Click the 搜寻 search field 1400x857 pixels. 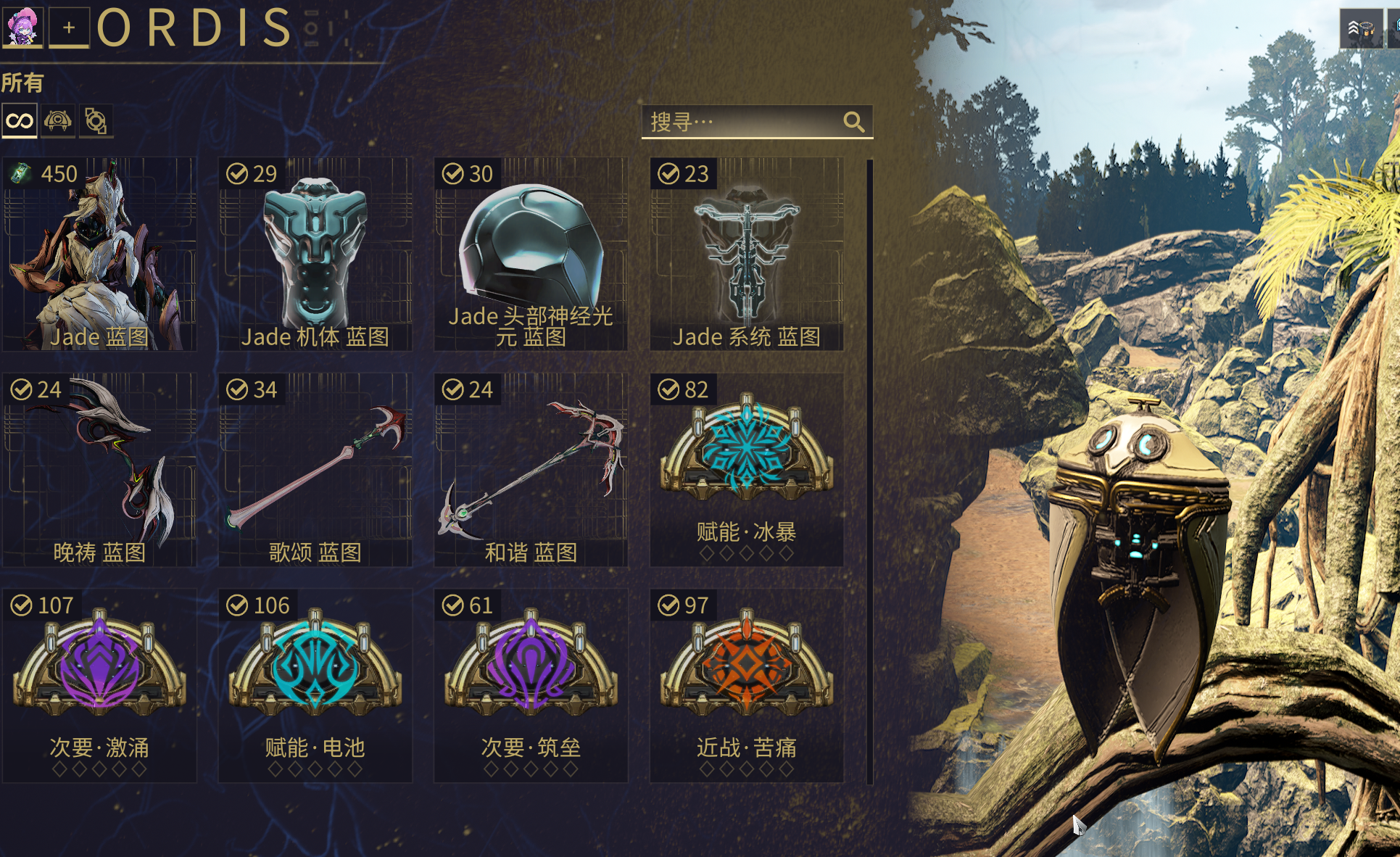click(743, 122)
